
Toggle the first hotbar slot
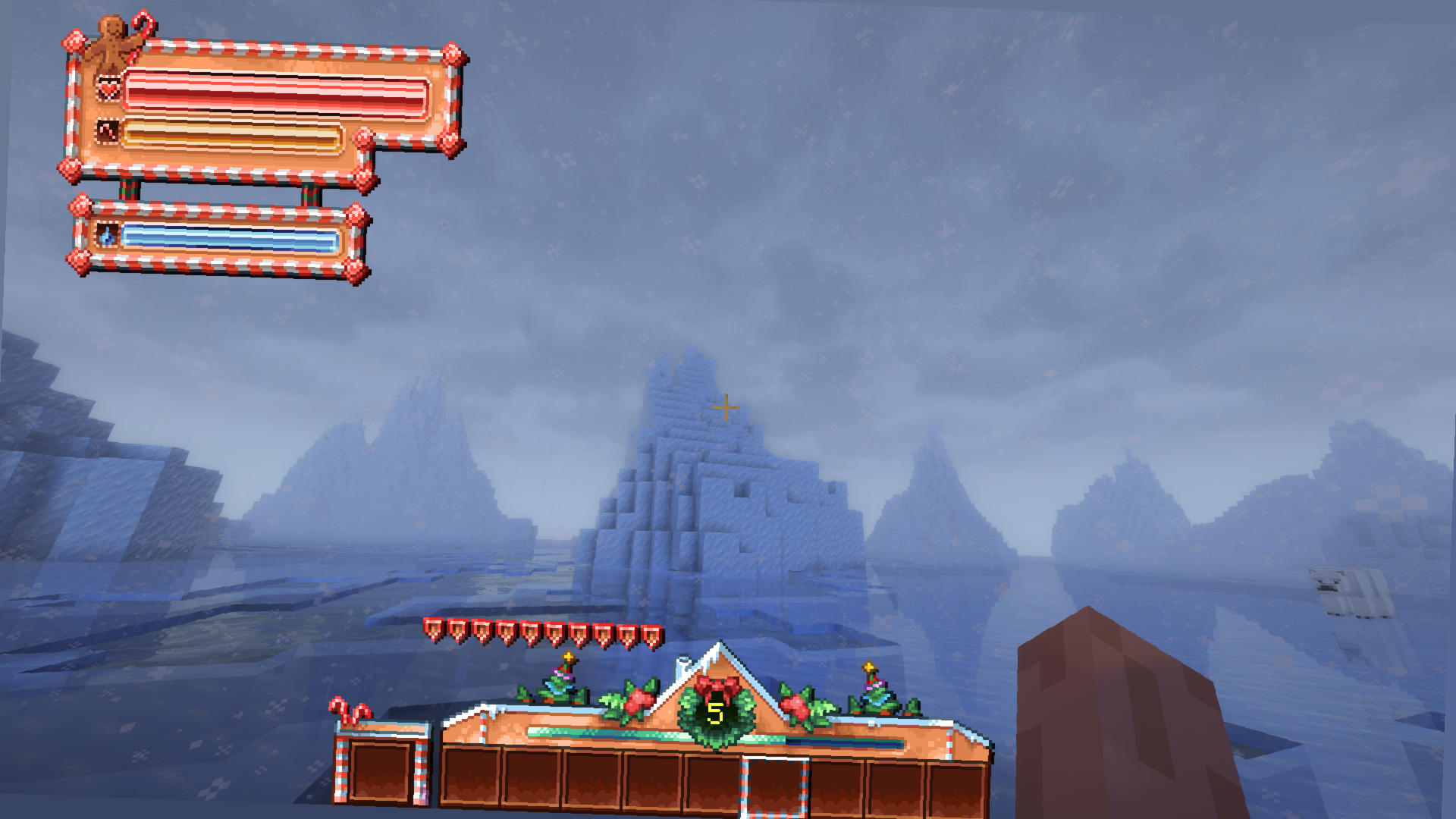[x=474, y=778]
